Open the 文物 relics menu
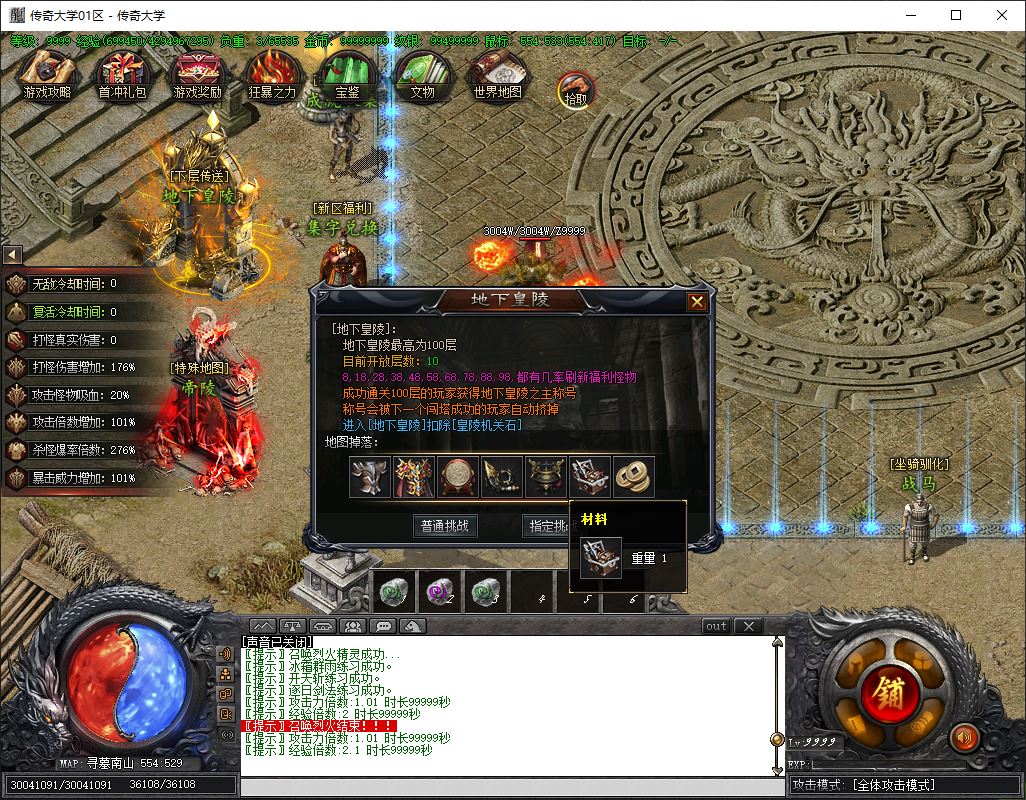The width and height of the screenshot is (1026, 800). tap(421, 76)
